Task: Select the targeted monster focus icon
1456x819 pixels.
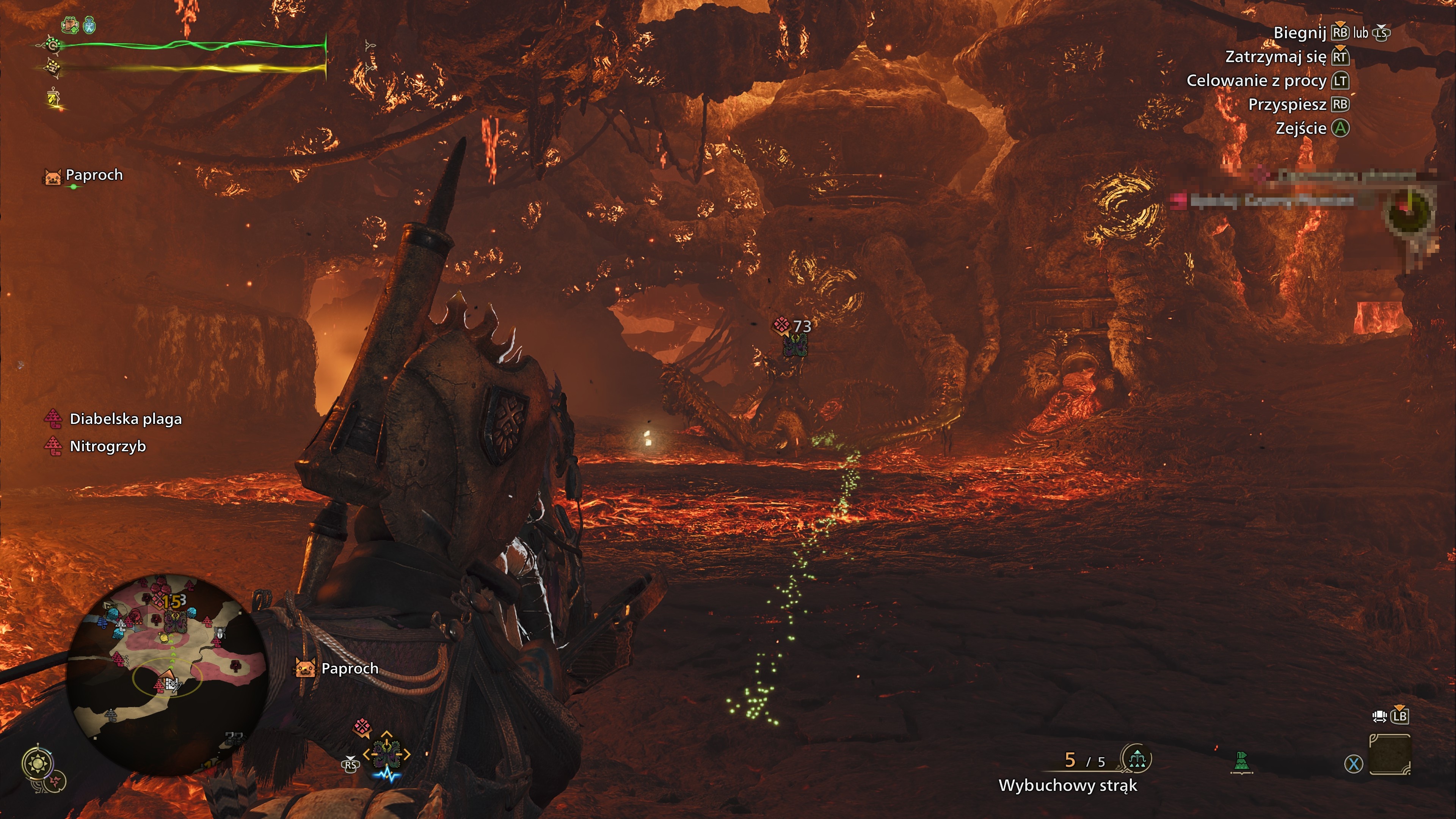Action: tap(387, 753)
